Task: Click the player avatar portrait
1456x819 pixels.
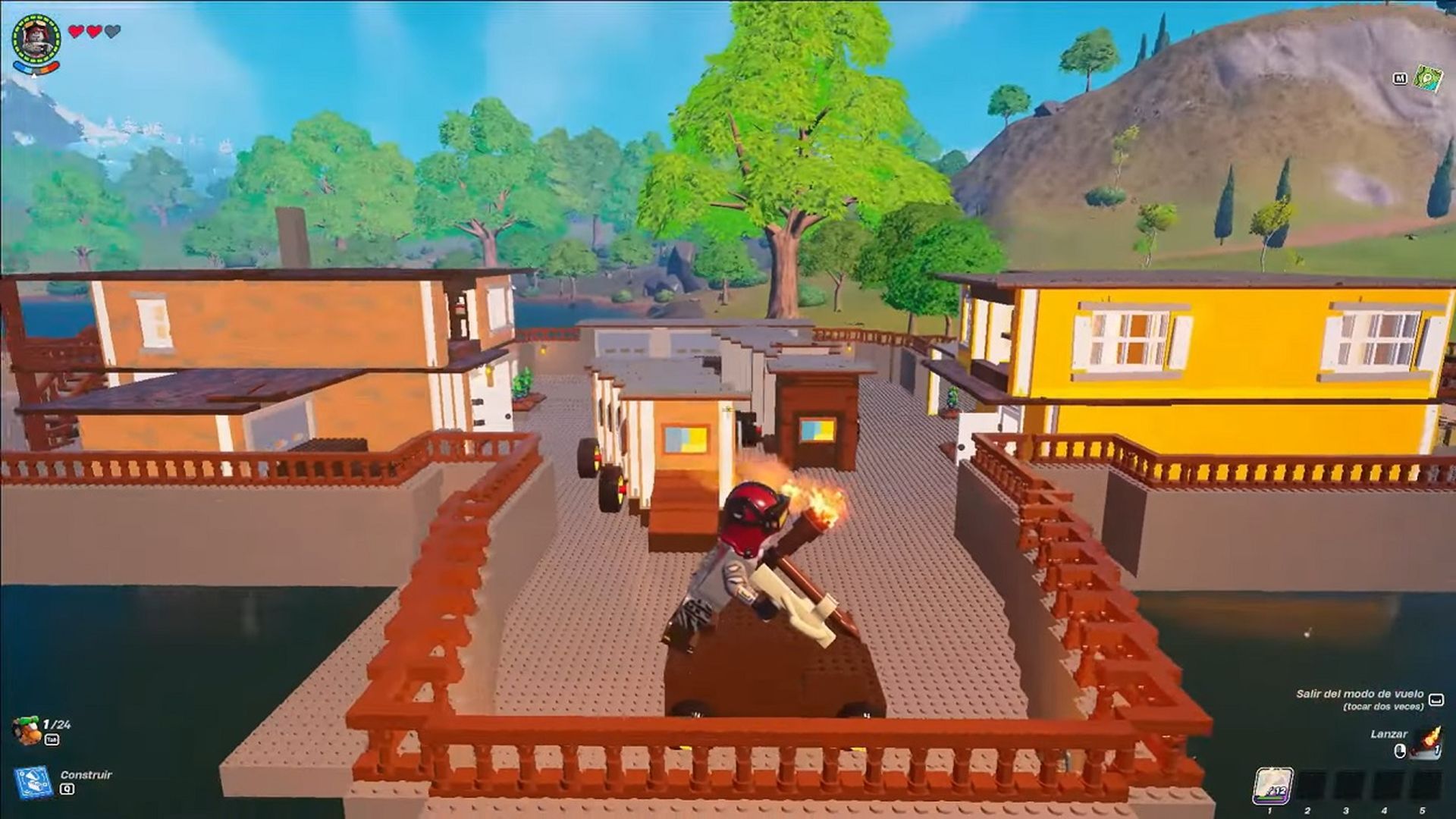Action: (x=36, y=36)
